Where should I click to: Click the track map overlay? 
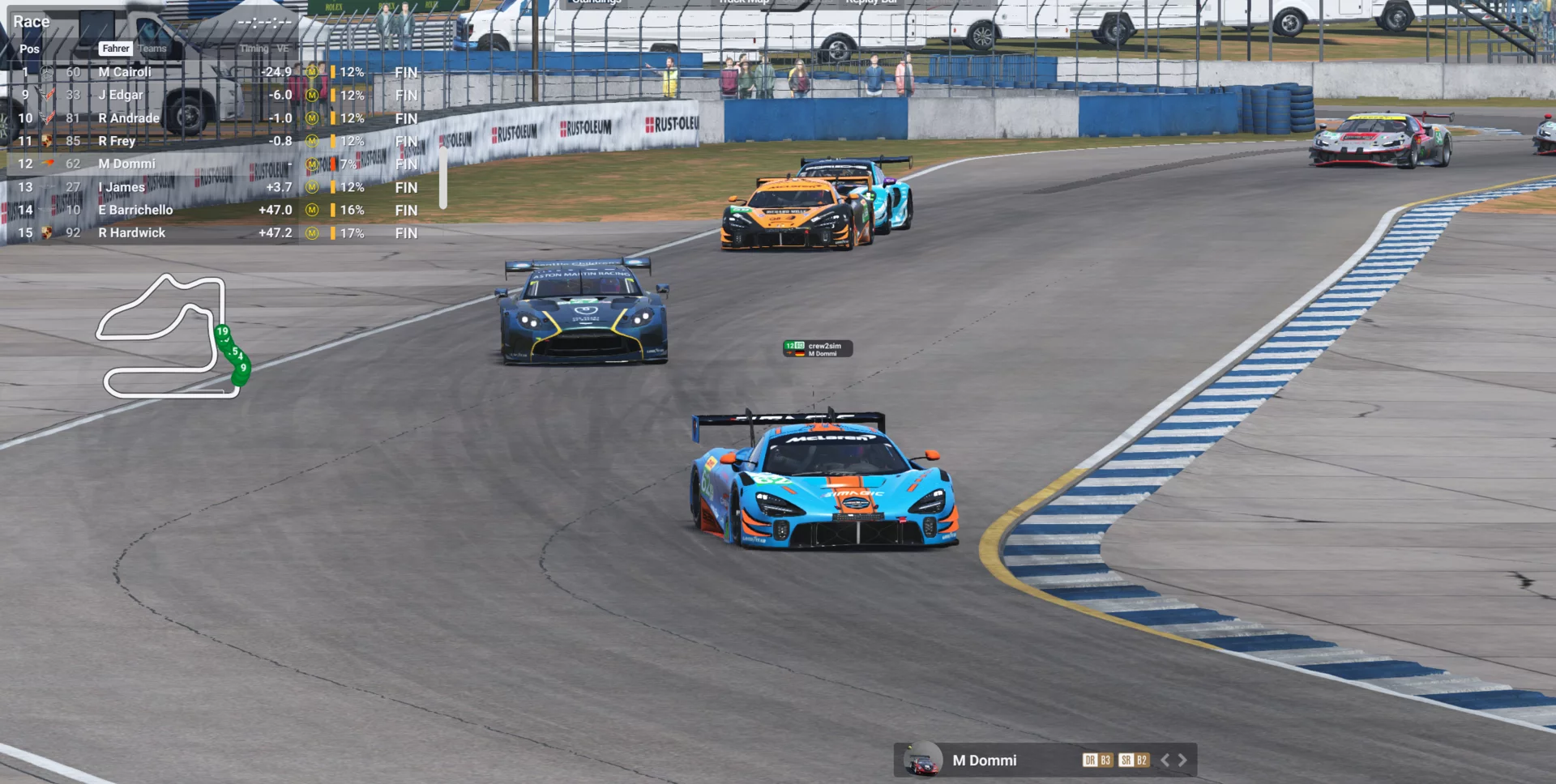tap(172, 337)
